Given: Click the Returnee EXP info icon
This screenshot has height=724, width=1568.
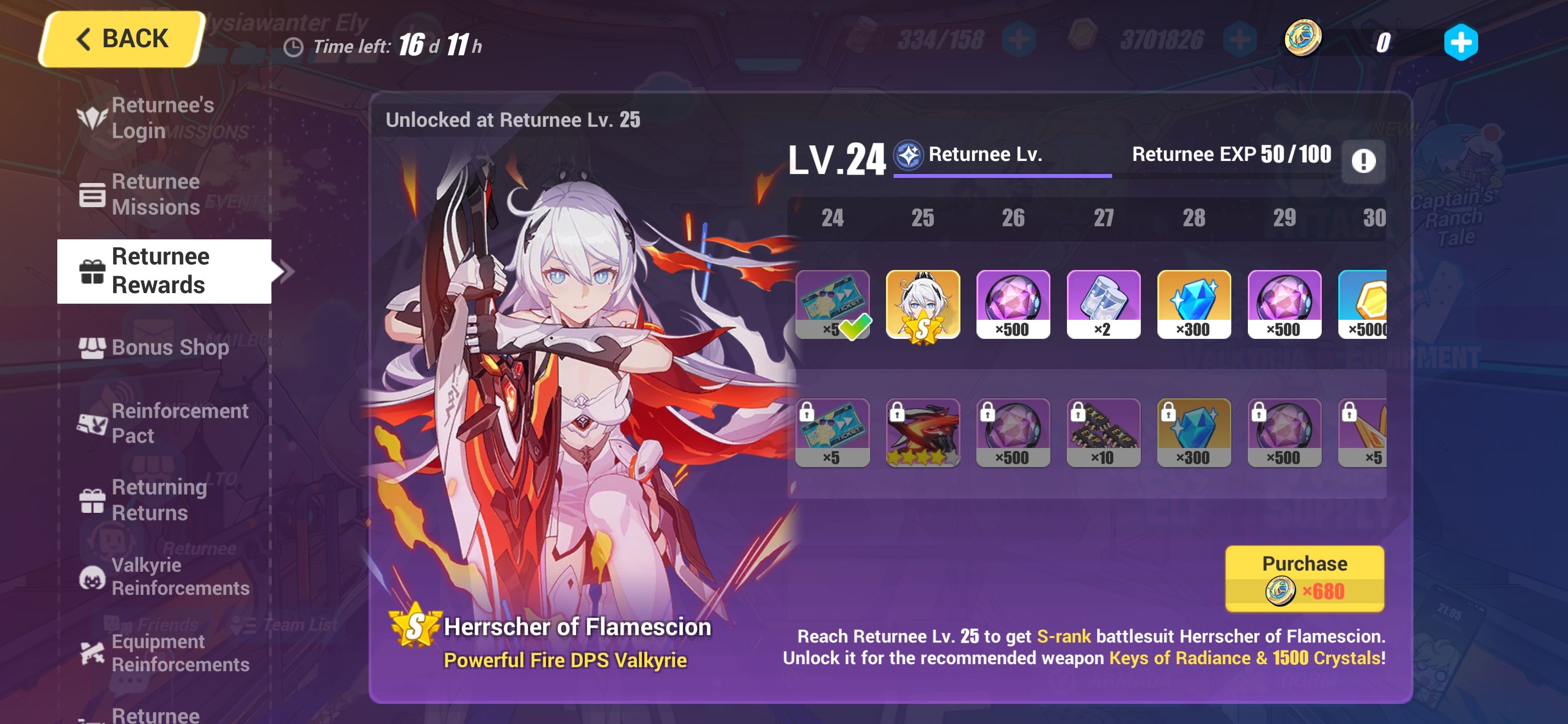Looking at the screenshot, I should (x=1364, y=161).
